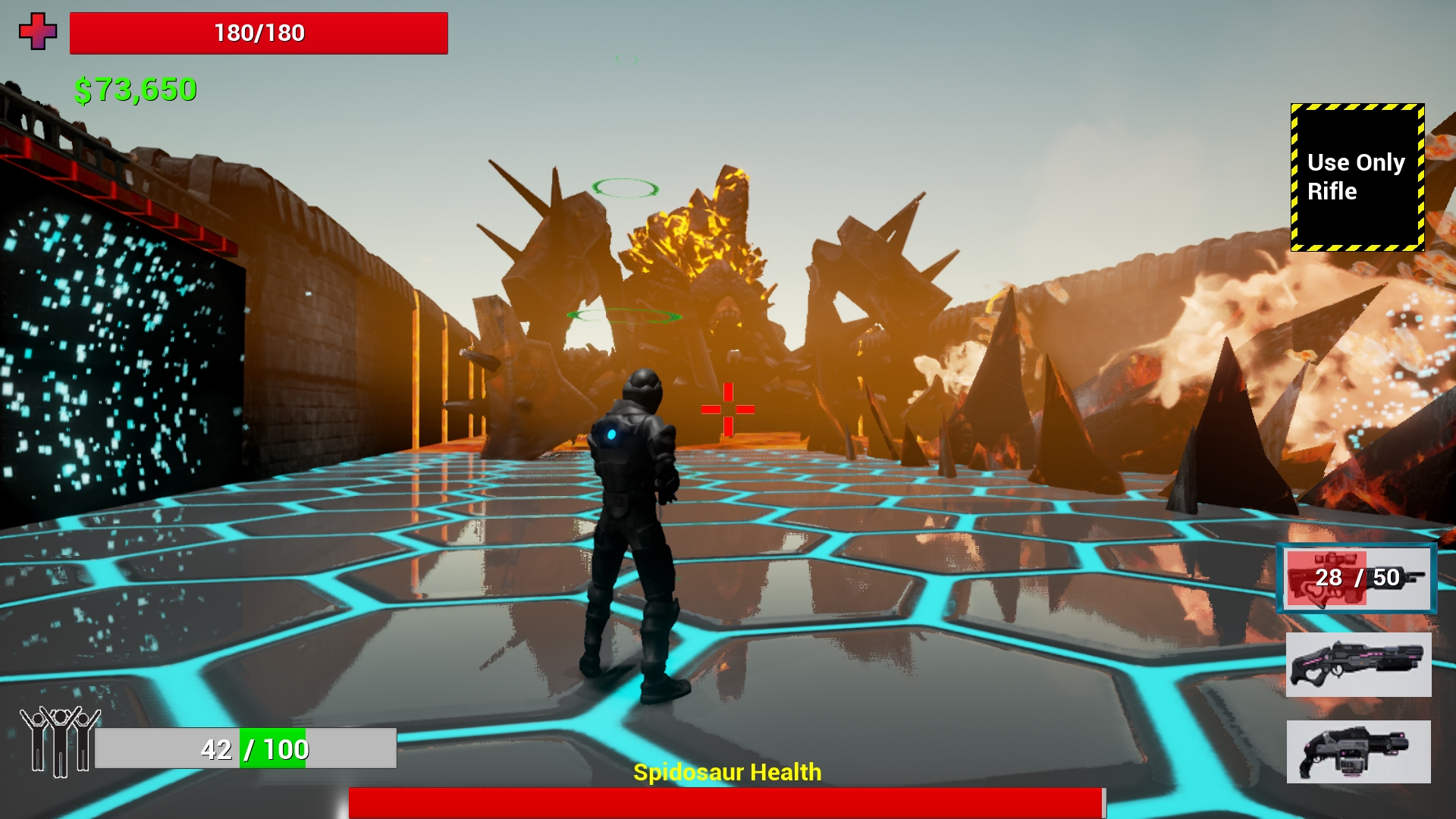
Task: Toggle the selected weapon slot highlight
Action: coord(1355,578)
